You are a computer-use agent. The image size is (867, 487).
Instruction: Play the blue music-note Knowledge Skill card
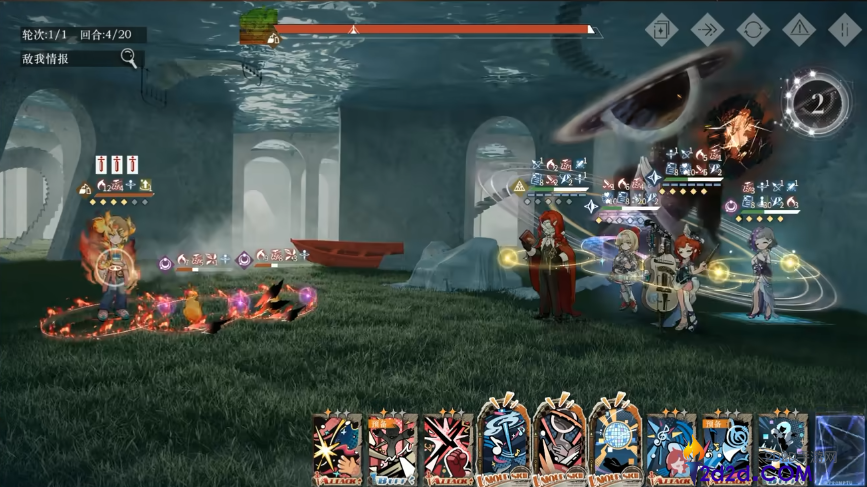click(x=504, y=445)
